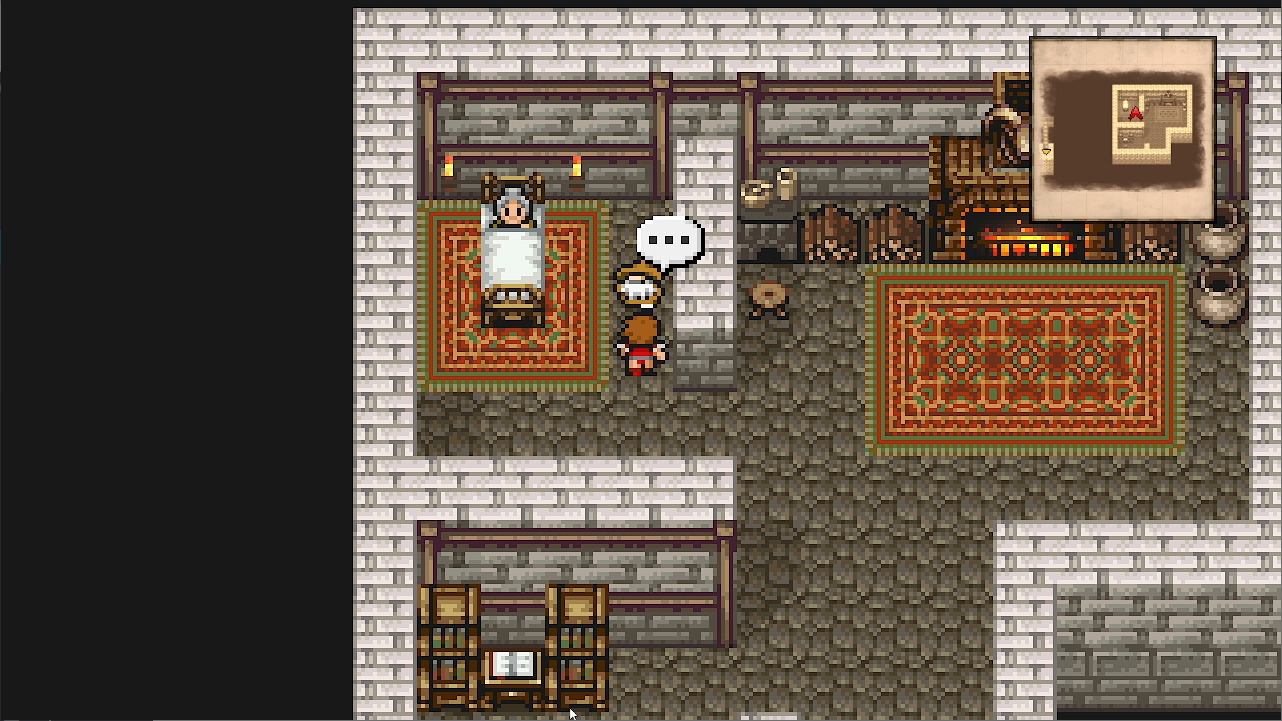Select the small wooden stool in the room
This screenshot has height=721, width=1282.
pos(768,297)
